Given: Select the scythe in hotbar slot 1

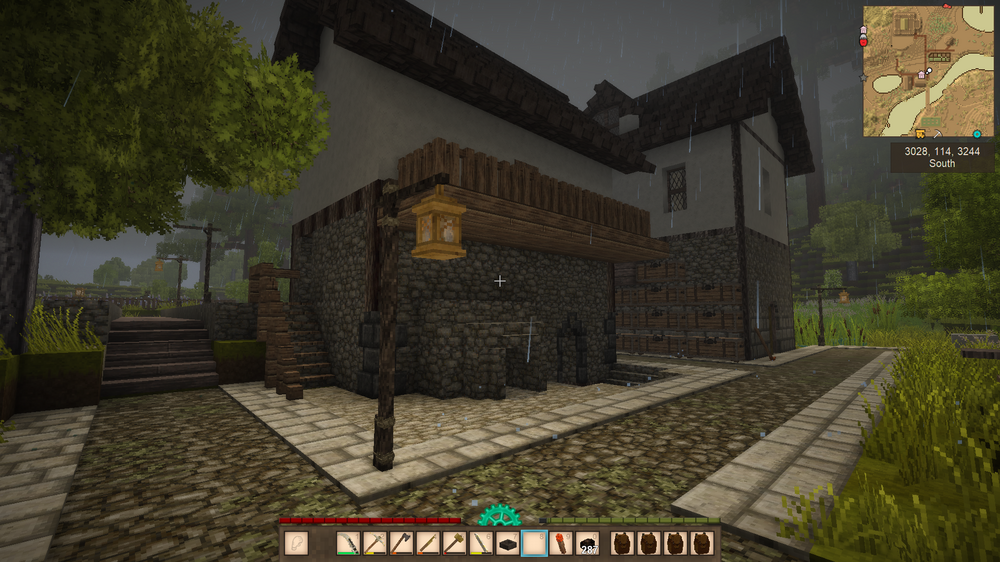Looking at the screenshot, I should [348, 544].
